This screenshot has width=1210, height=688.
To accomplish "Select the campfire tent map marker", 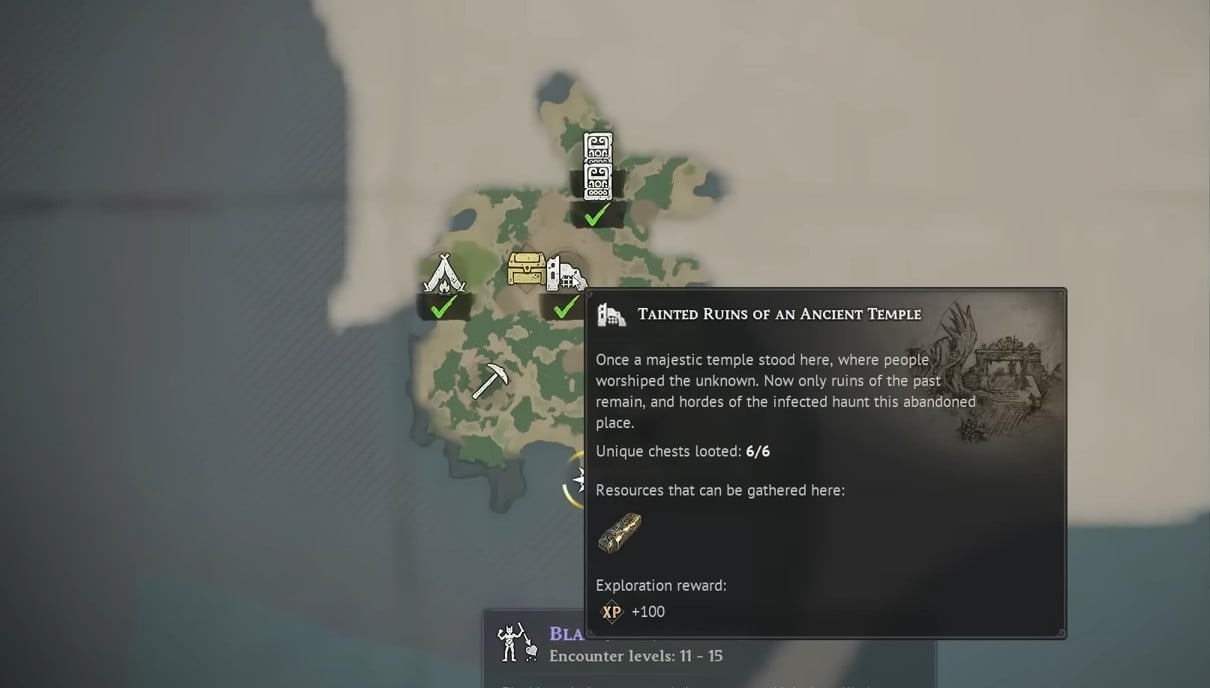I will 443,275.
